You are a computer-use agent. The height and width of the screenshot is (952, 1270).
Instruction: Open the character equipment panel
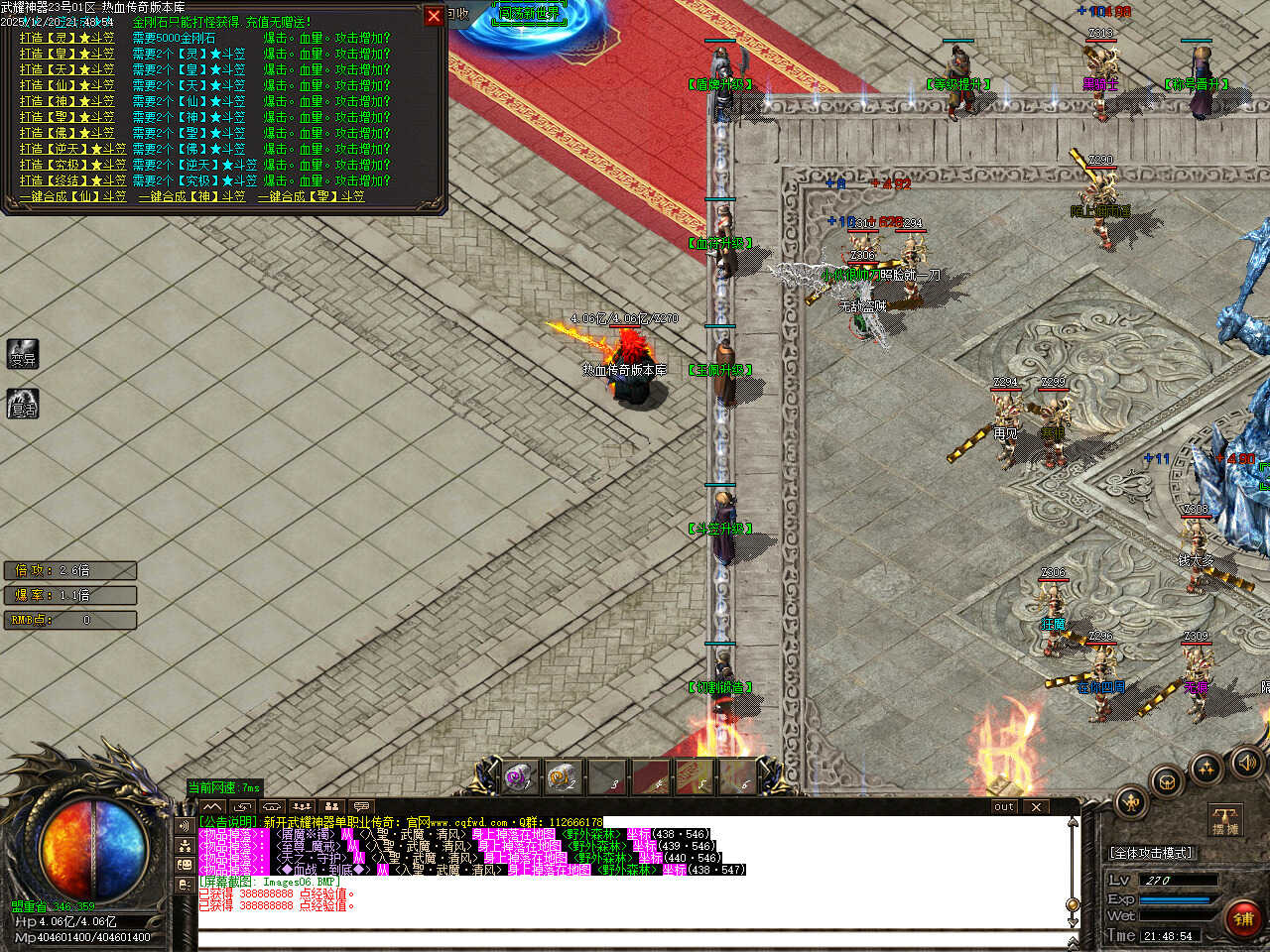click(x=1130, y=801)
